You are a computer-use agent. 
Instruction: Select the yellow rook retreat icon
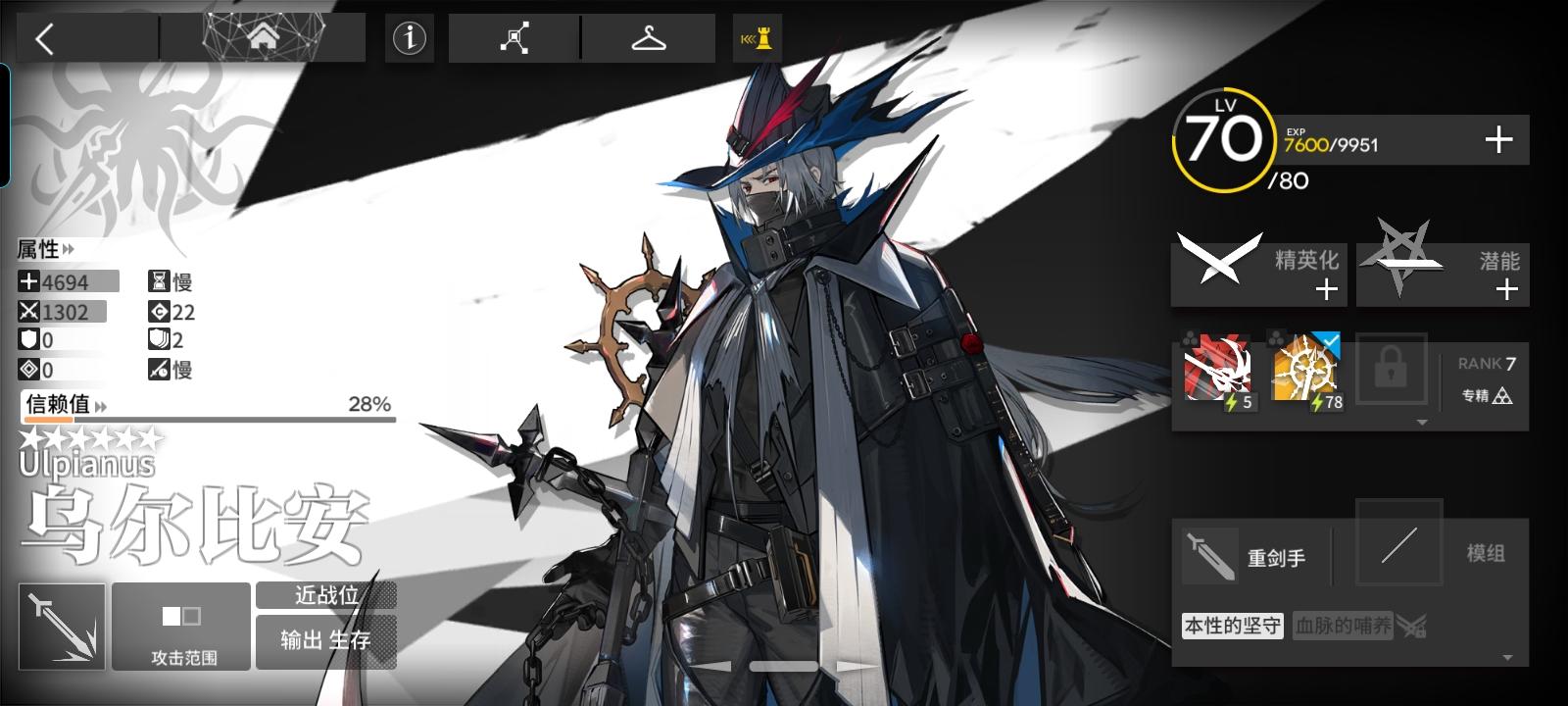pos(757,38)
